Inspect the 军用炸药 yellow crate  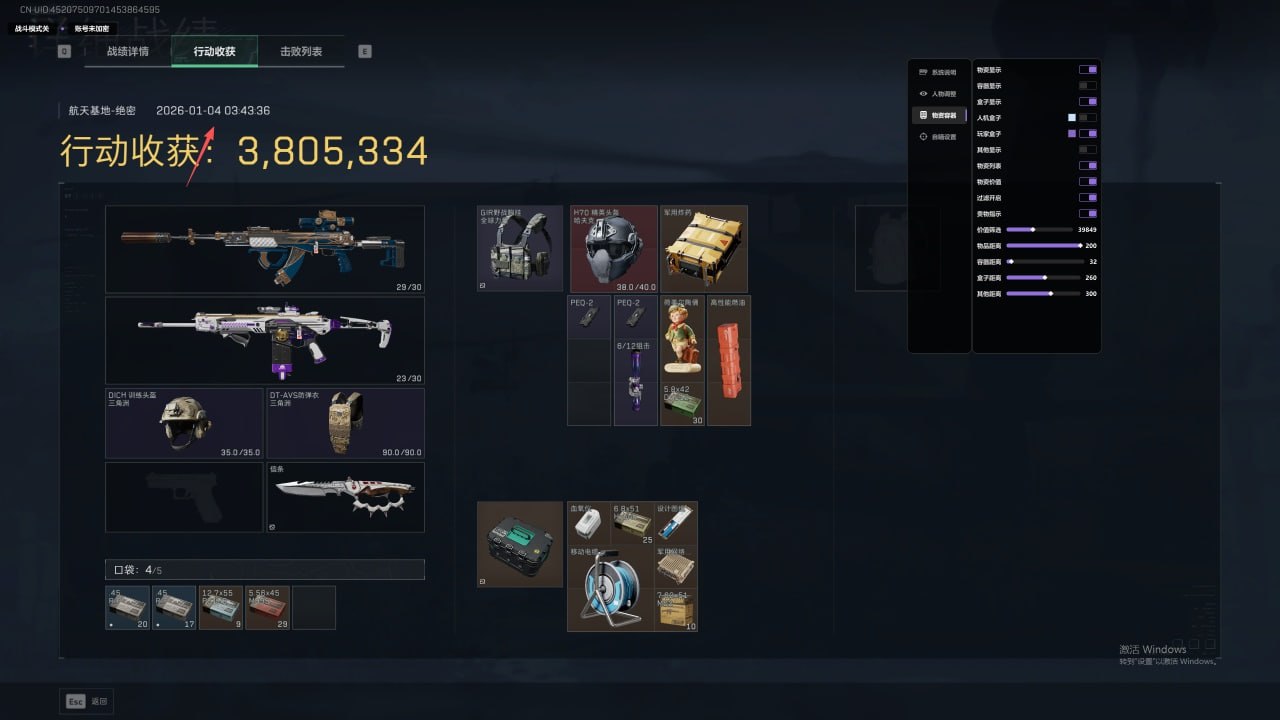[x=704, y=249]
